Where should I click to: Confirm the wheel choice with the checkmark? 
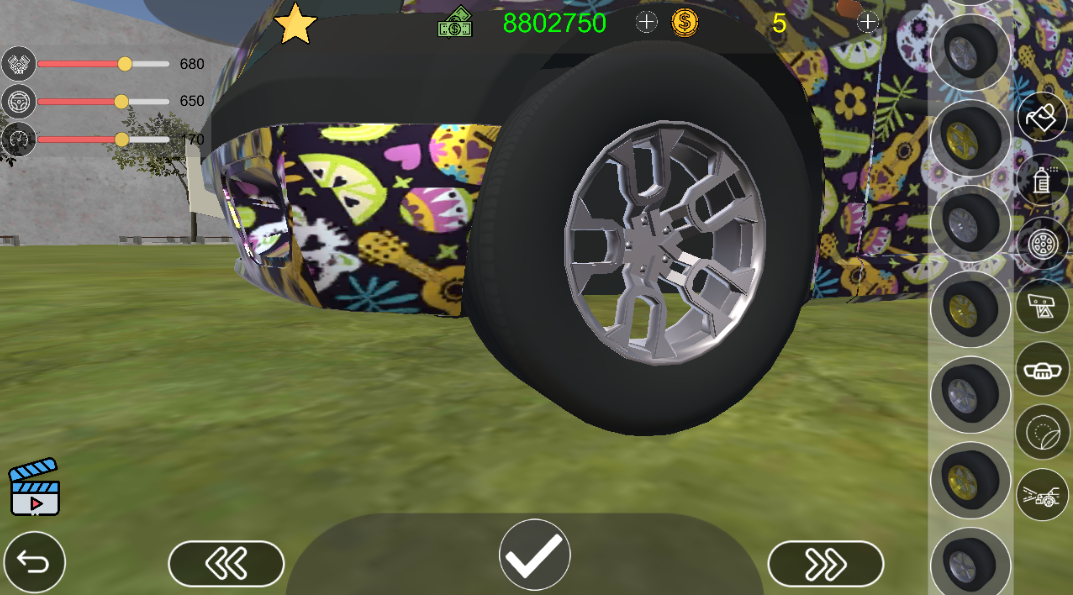click(535, 554)
